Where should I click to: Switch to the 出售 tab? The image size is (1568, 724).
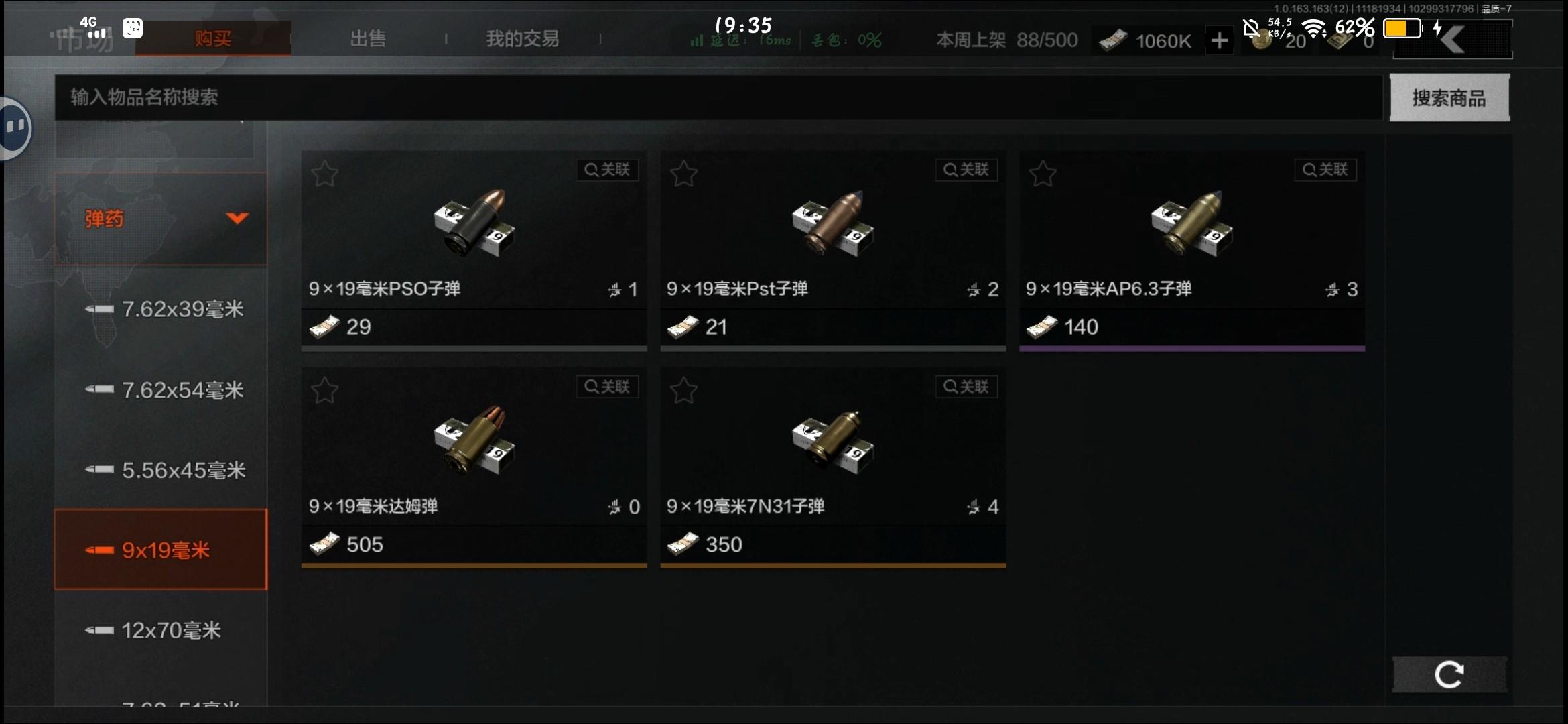[x=367, y=38]
